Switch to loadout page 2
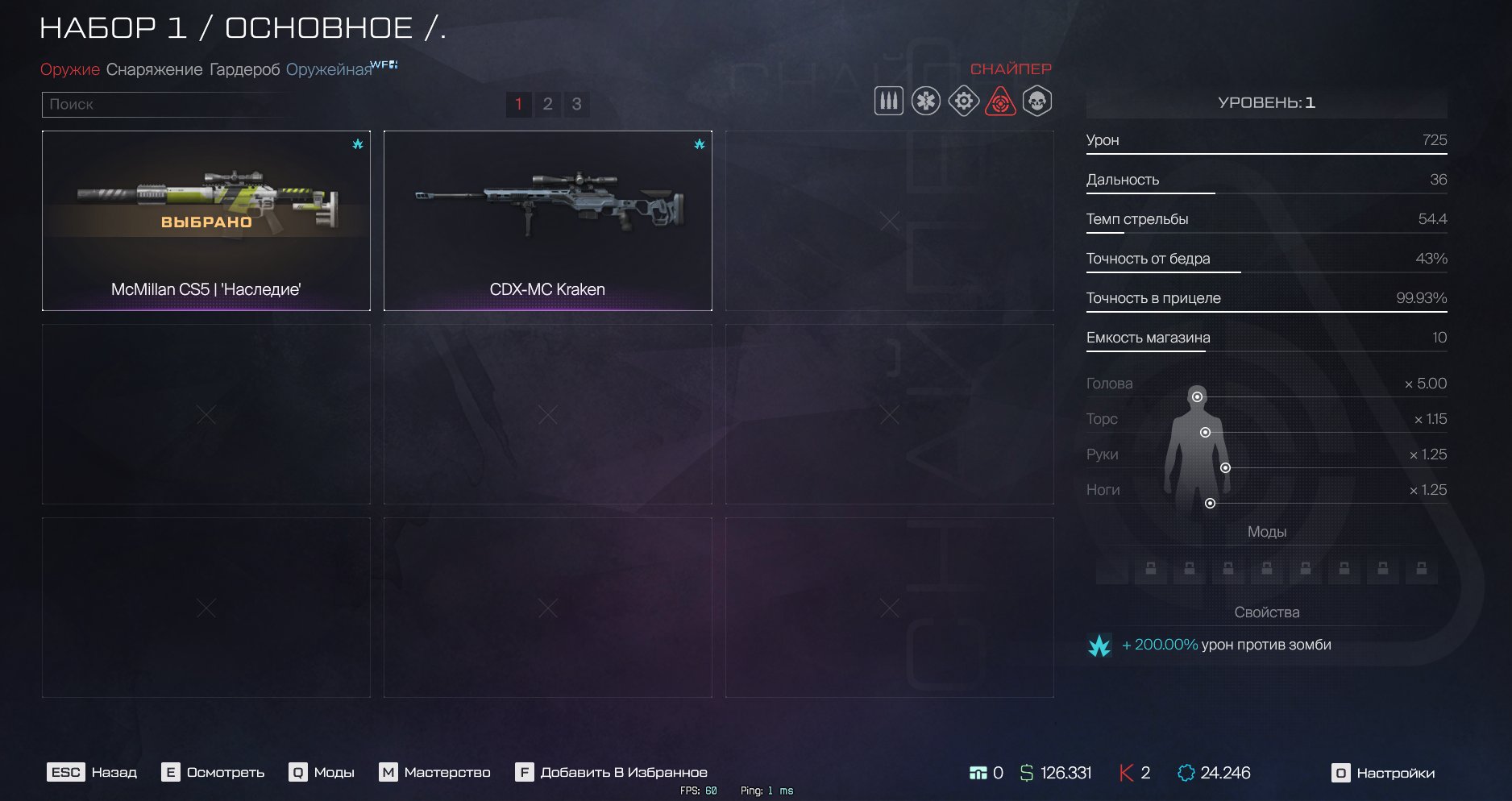Image resolution: width=1512 pixels, height=801 pixels. coord(547,104)
